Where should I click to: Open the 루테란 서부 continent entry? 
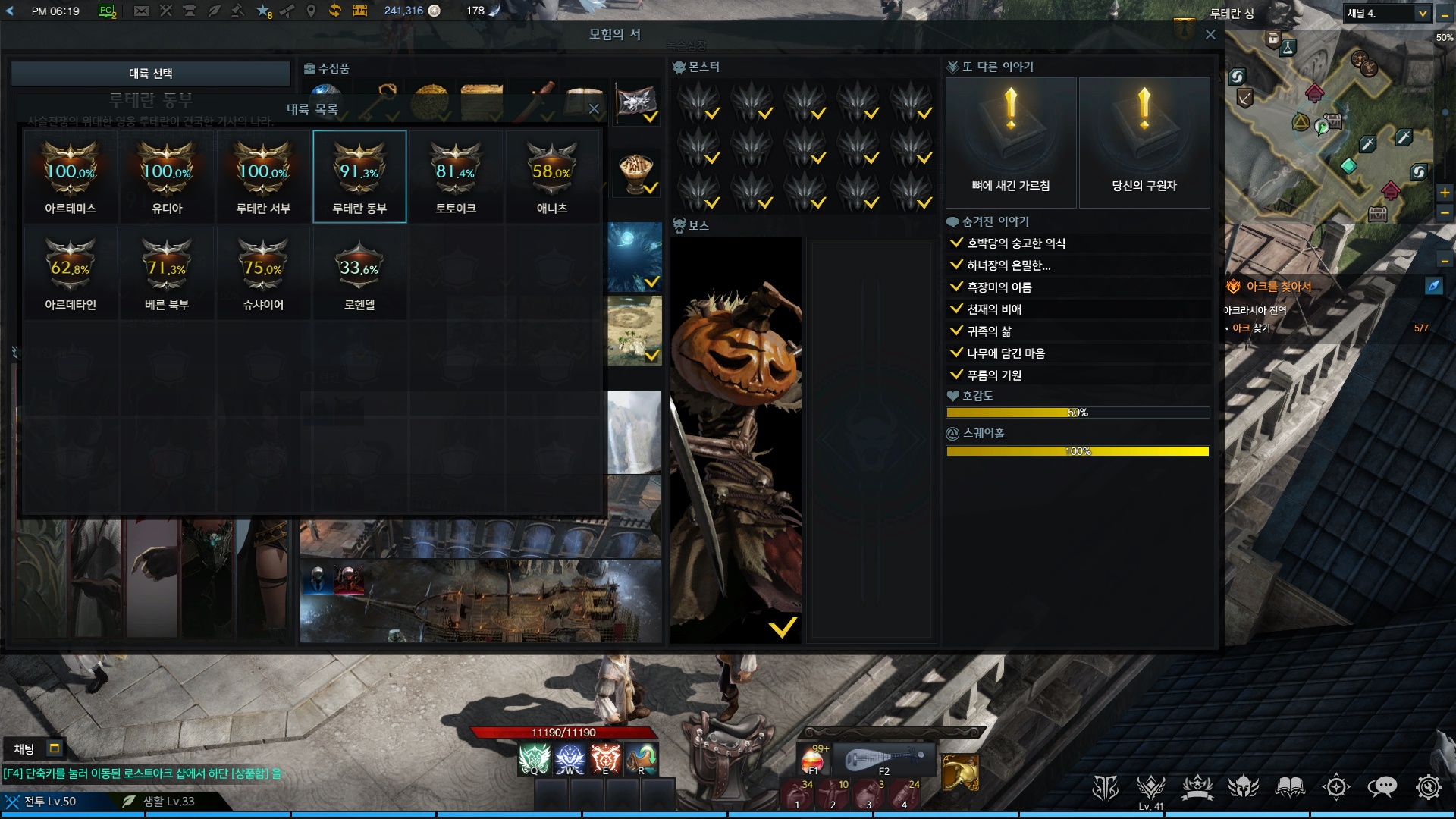(263, 177)
